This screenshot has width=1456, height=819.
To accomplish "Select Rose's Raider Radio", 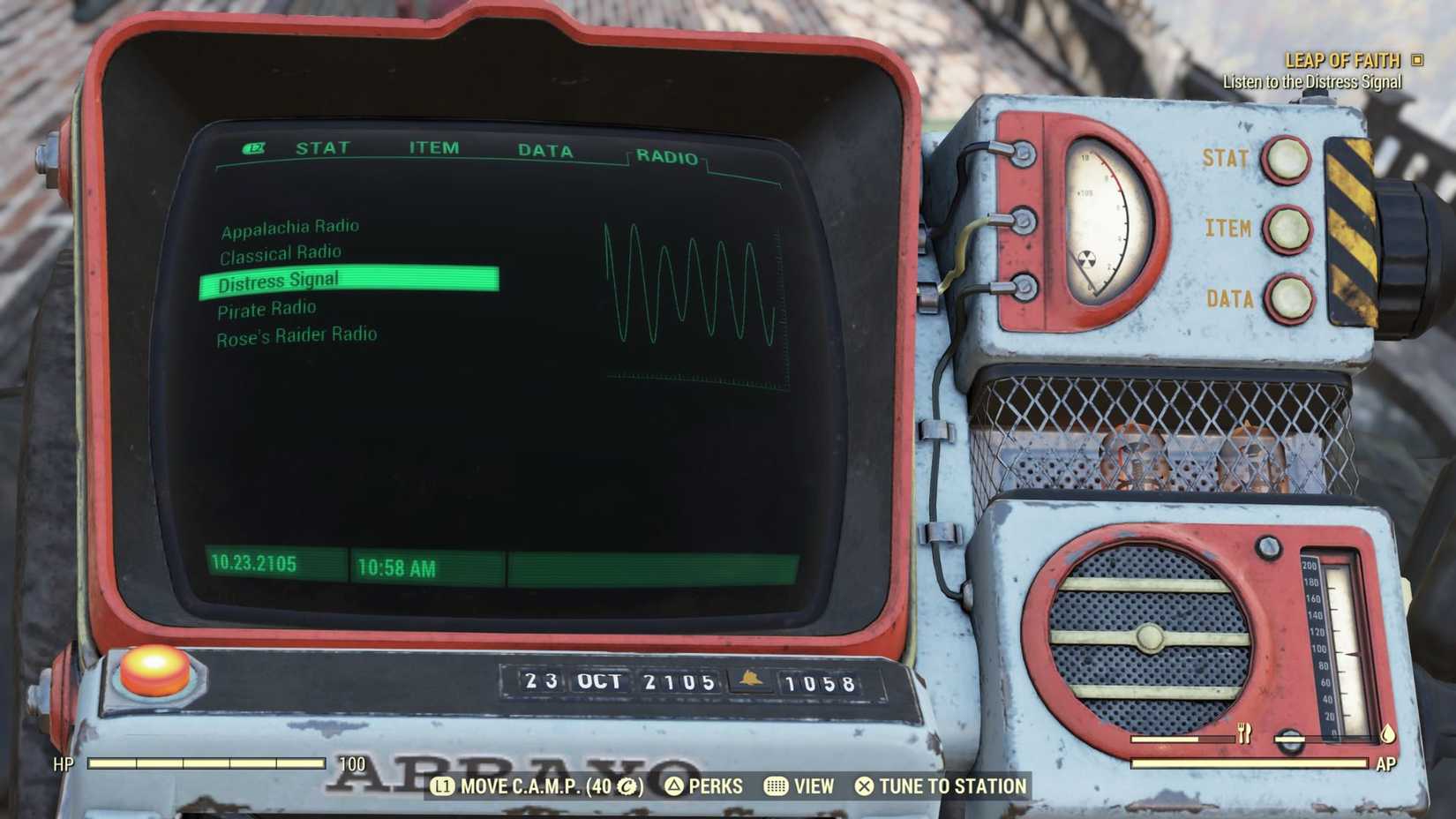I will [296, 334].
